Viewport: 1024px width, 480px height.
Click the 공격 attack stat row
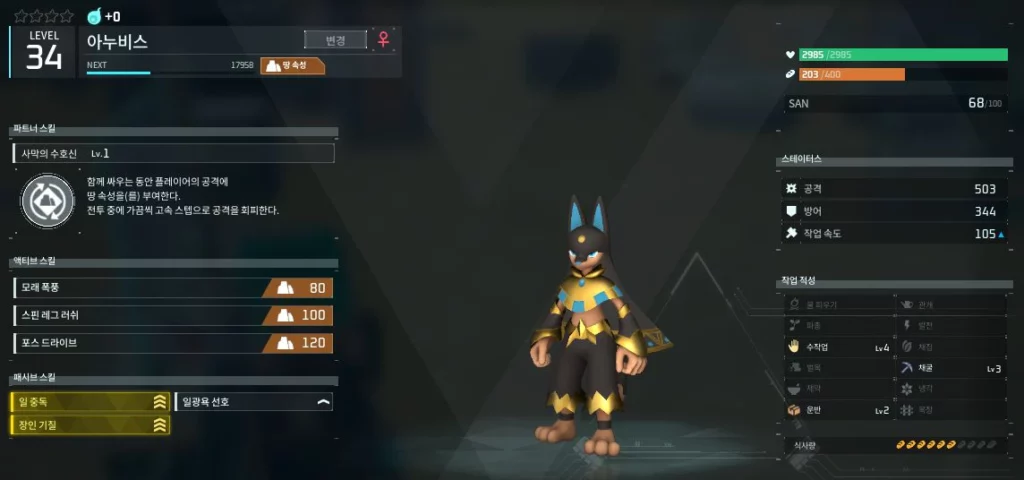pyautogui.click(x=892, y=188)
